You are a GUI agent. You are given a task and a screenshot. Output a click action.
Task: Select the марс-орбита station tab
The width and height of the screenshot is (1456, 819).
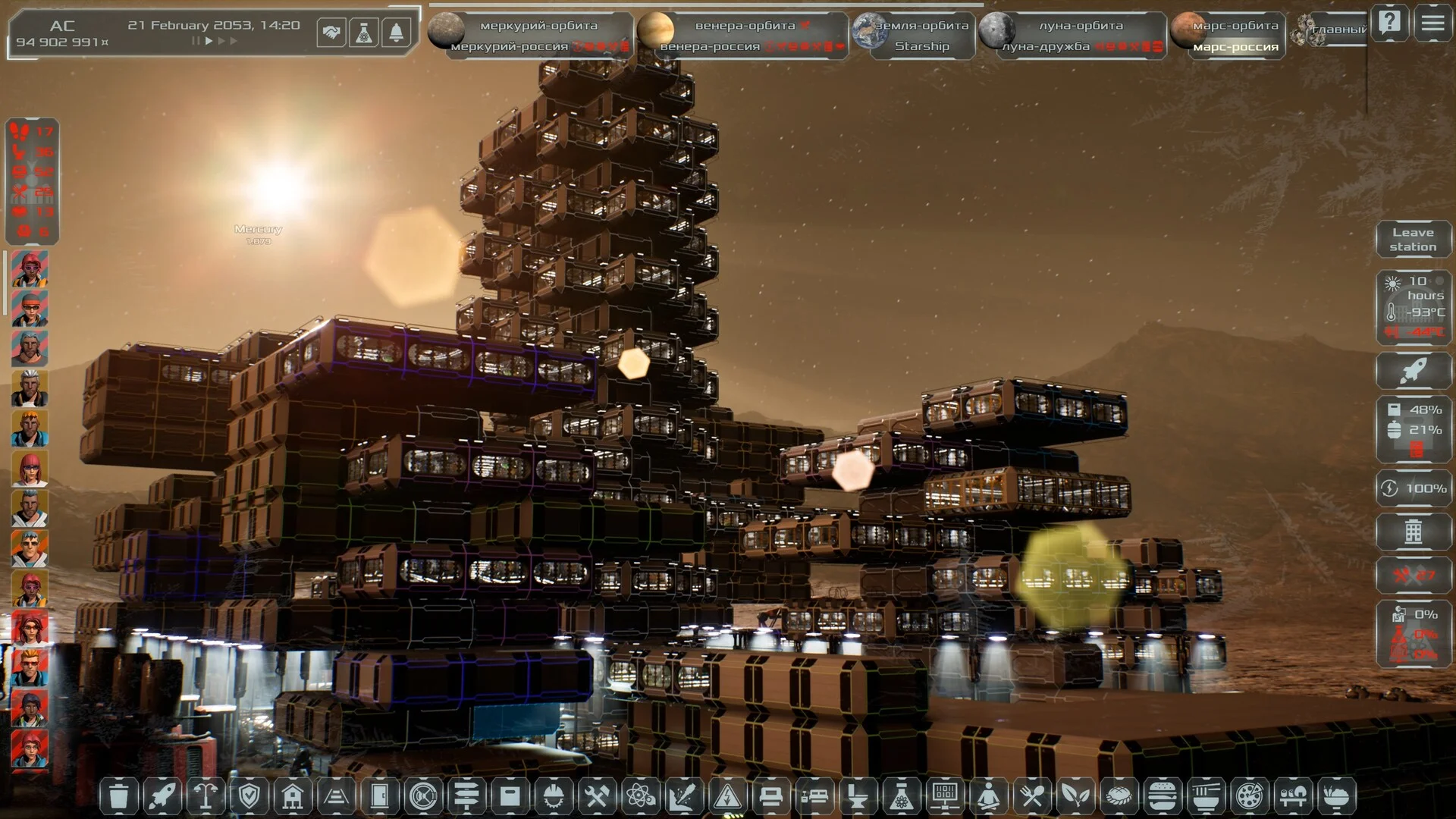(1235, 25)
